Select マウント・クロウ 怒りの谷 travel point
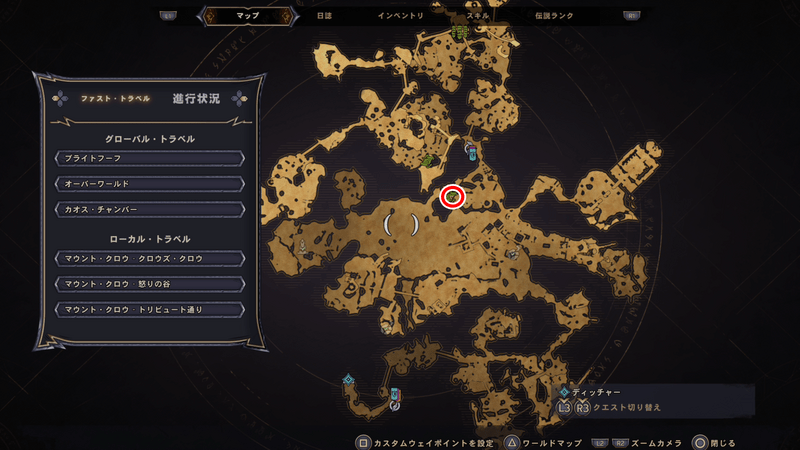This screenshot has width=800, height=450. [x=148, y=284]
